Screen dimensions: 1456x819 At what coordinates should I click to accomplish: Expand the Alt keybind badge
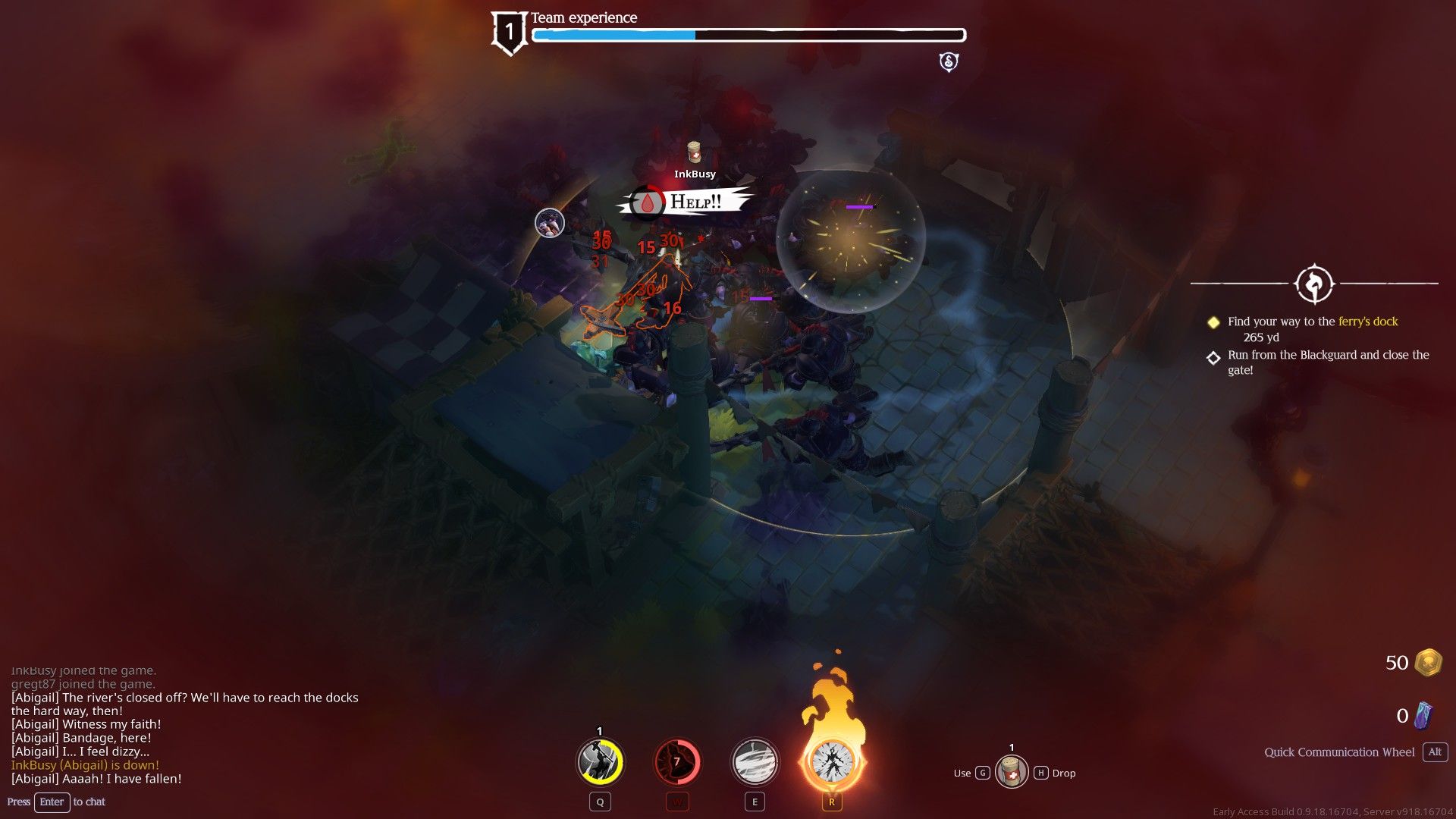pos(1434,752)
